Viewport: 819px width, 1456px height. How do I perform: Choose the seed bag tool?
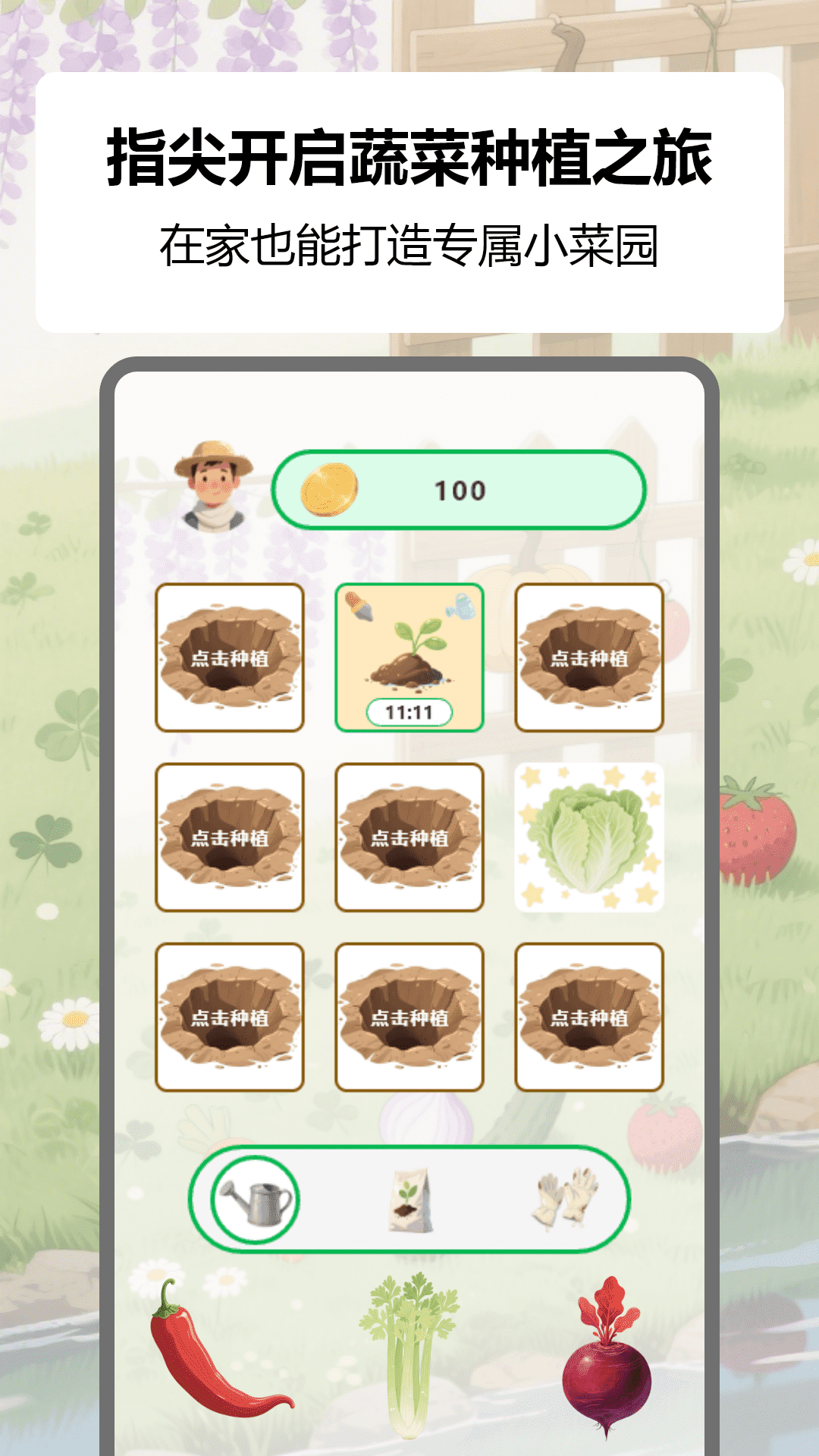click(x=410, y=1200)
